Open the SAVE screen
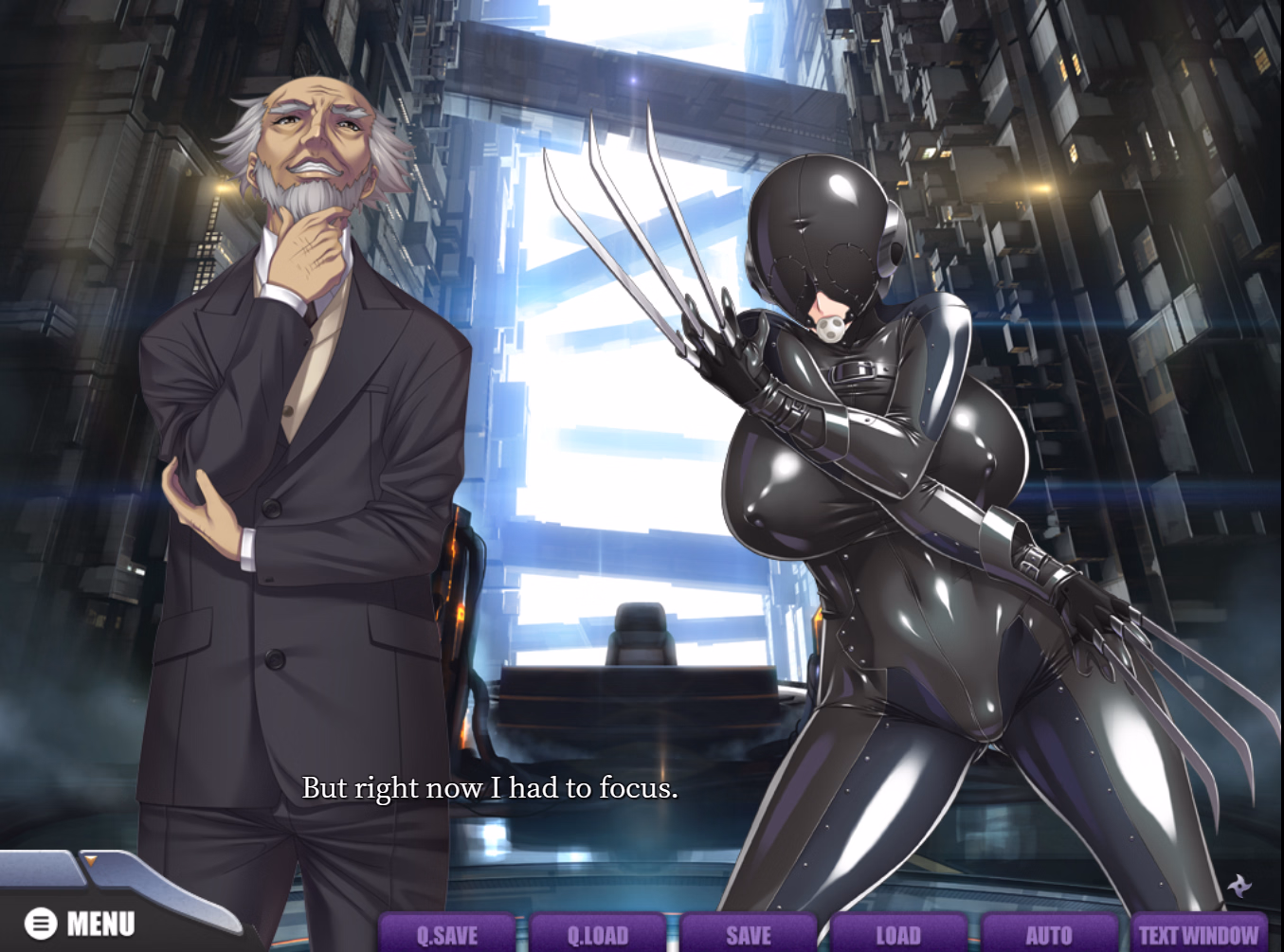This screenshot has height=952, width=1284. pos(747,935)
